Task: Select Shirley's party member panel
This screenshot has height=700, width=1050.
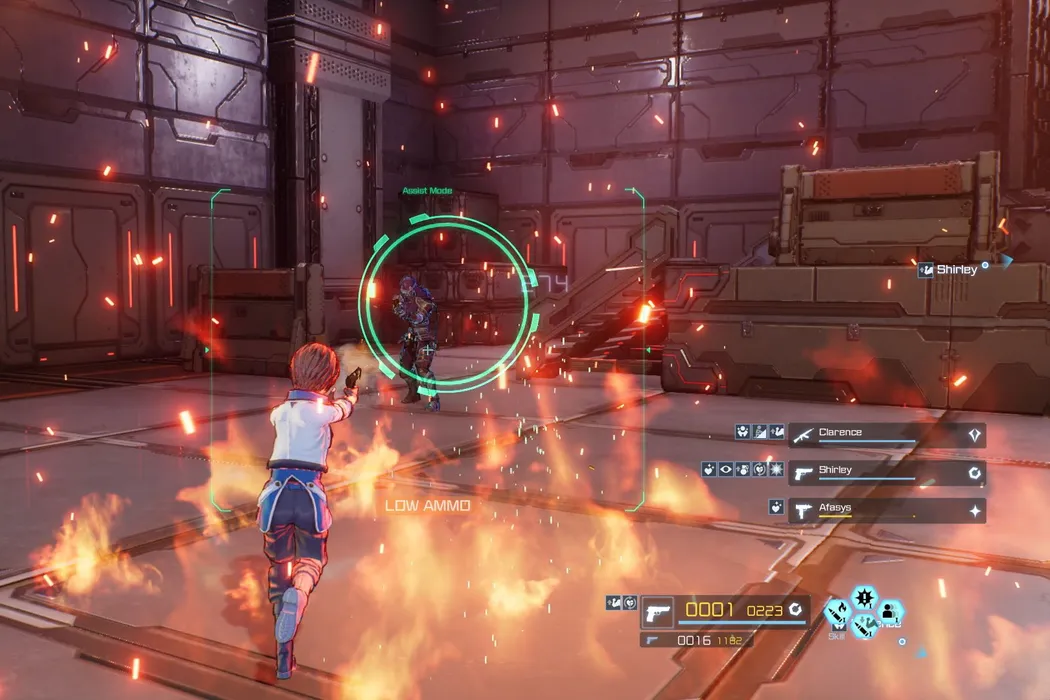Action: 886,472
